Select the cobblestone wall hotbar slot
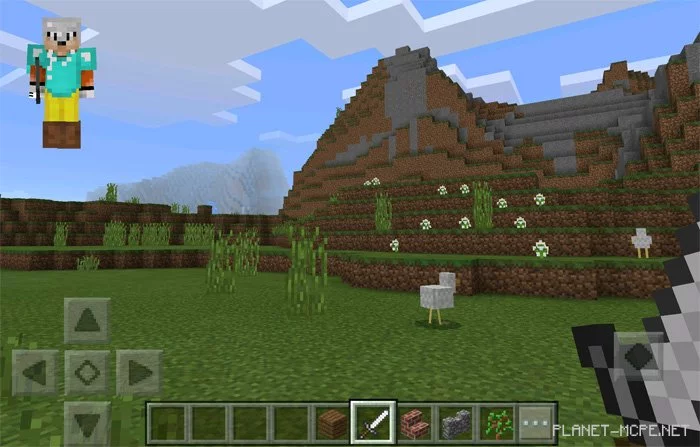The width and height of the screenshot is (700, 447). (x=455, y=421)
